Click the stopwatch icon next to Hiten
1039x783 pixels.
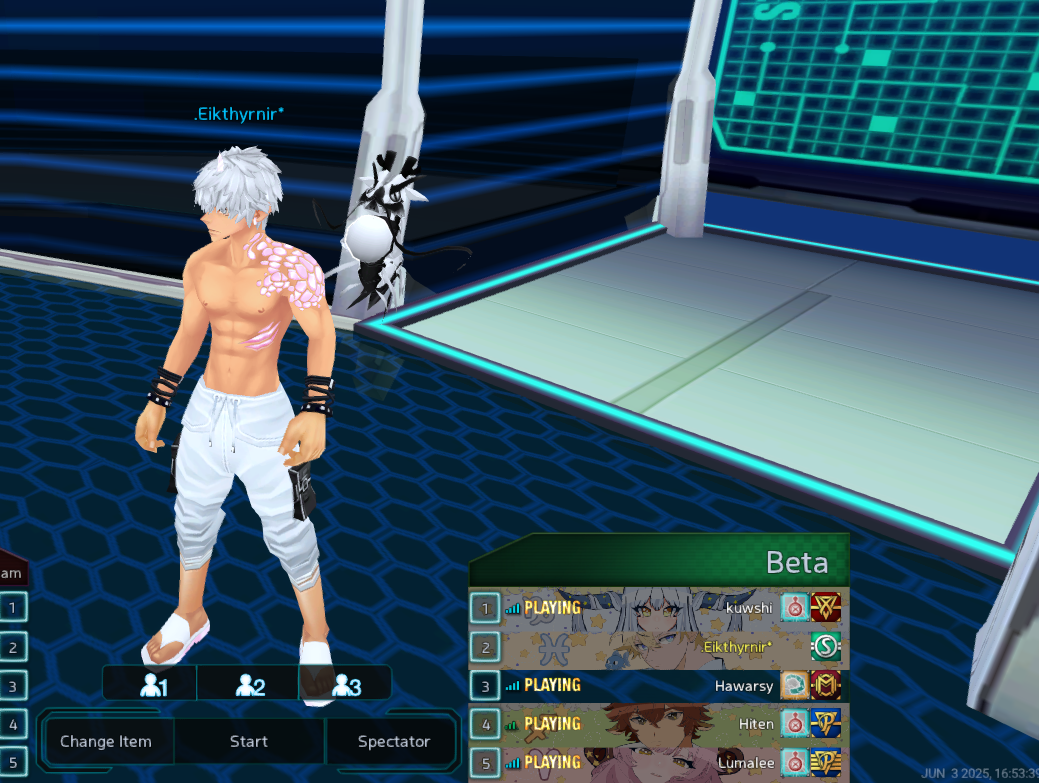pos(795,723)
